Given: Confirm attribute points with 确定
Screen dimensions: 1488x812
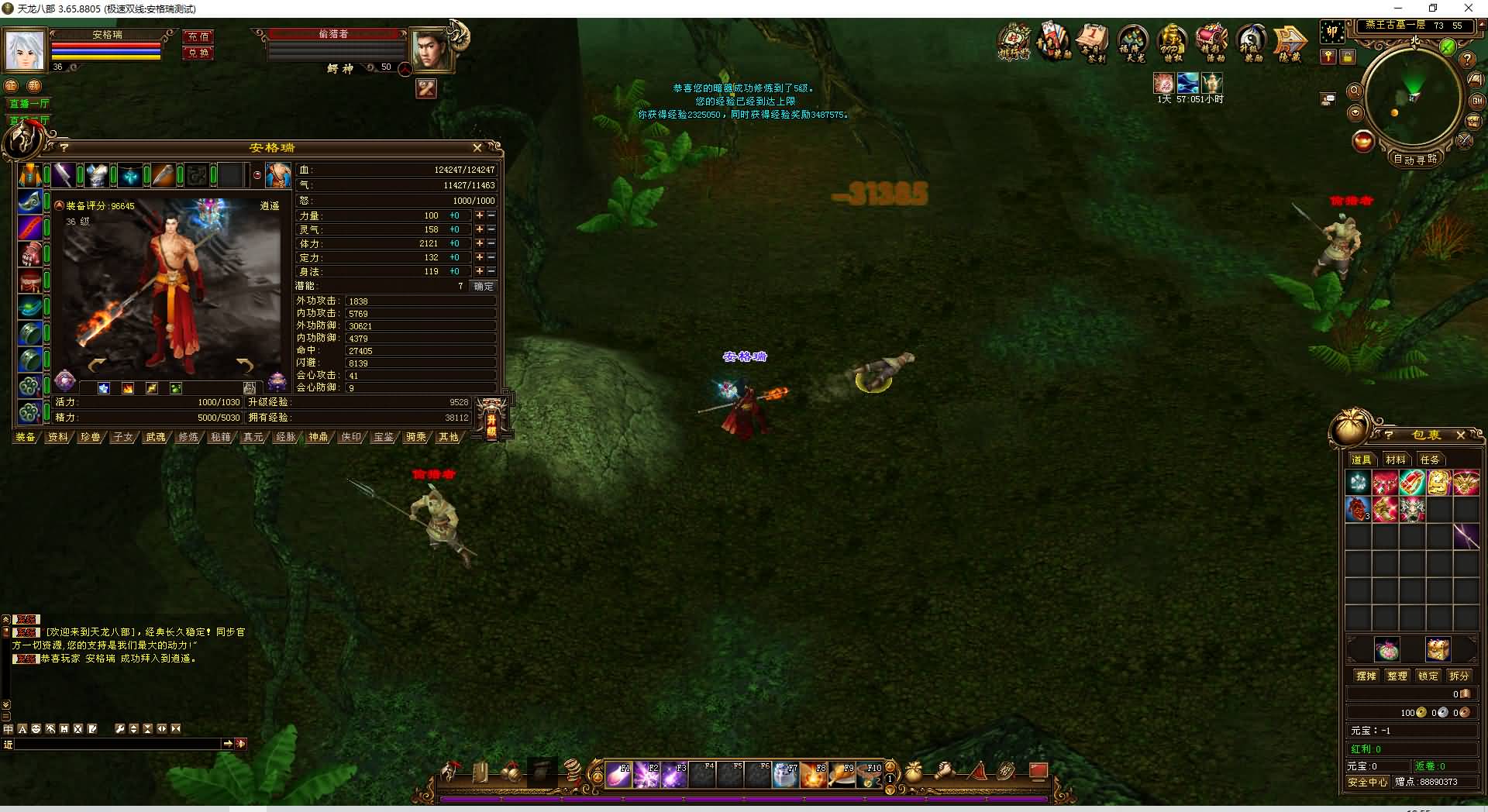Looking at the screenshot, I should point(484,286).
